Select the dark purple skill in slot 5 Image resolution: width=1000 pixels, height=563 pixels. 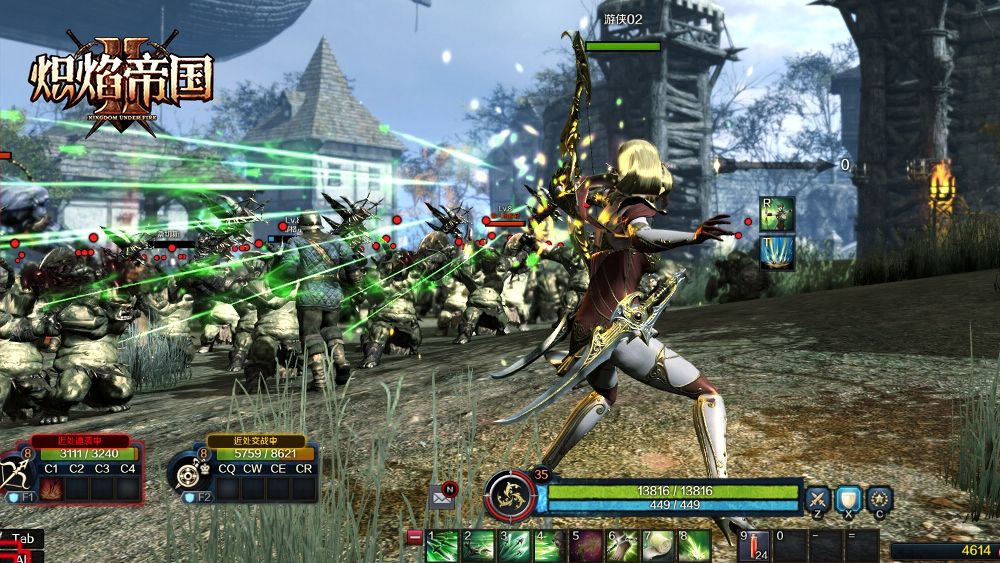(585, 546)
